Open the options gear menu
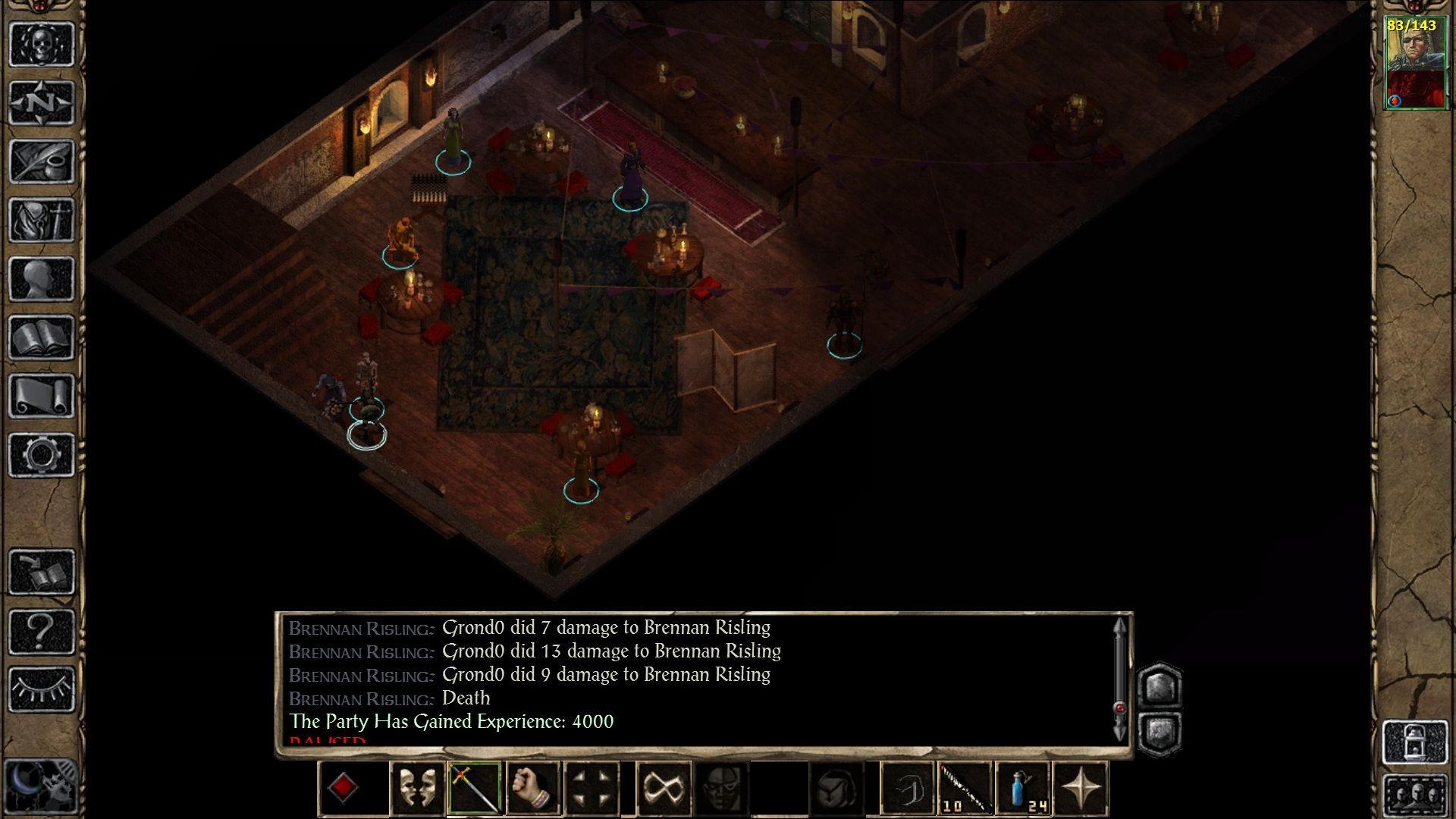This screenshot has height=819, width=1456. pos(42,455)
